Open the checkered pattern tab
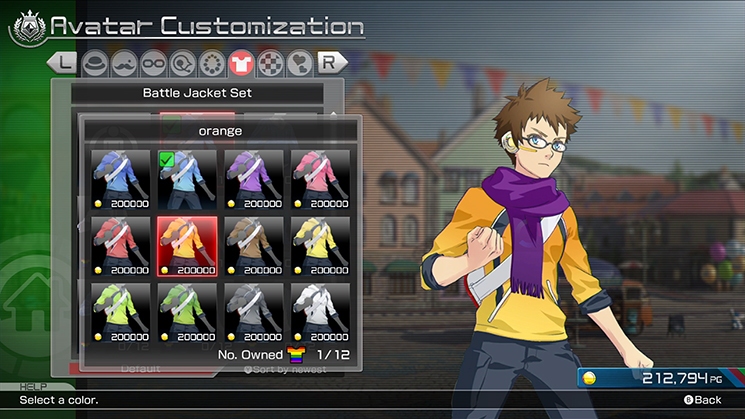Viewport: 745px width, 419px height. pos(270,63)
